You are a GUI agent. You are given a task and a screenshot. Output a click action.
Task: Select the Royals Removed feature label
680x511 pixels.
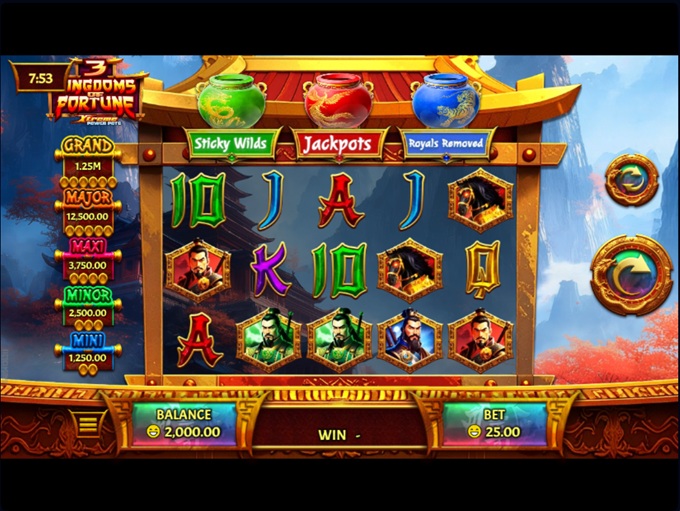445,144
